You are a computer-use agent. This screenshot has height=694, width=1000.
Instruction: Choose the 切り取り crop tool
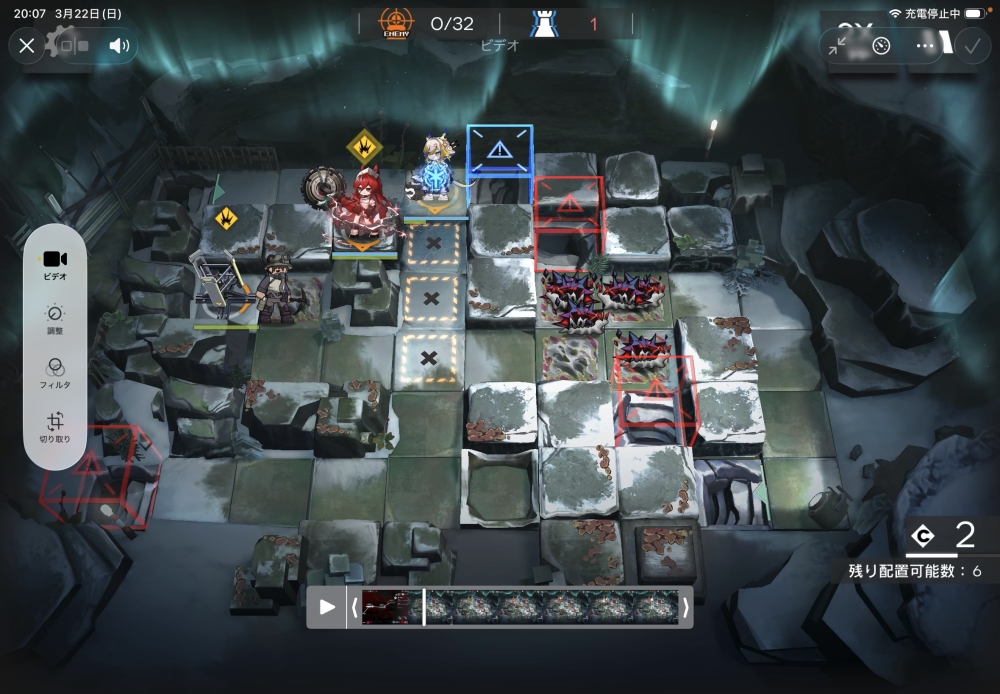56,427
